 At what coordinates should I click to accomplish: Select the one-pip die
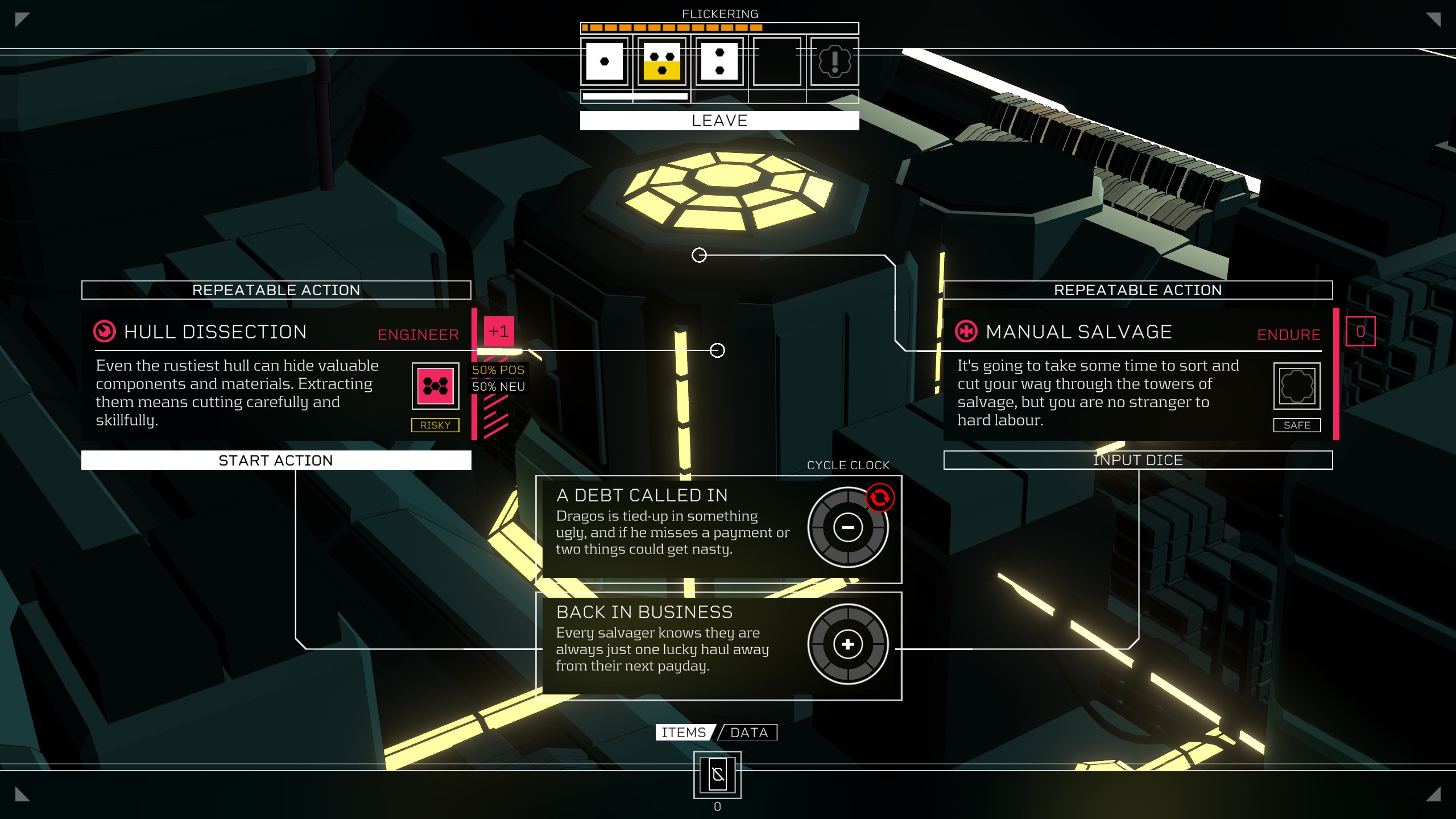click(604, 61)
